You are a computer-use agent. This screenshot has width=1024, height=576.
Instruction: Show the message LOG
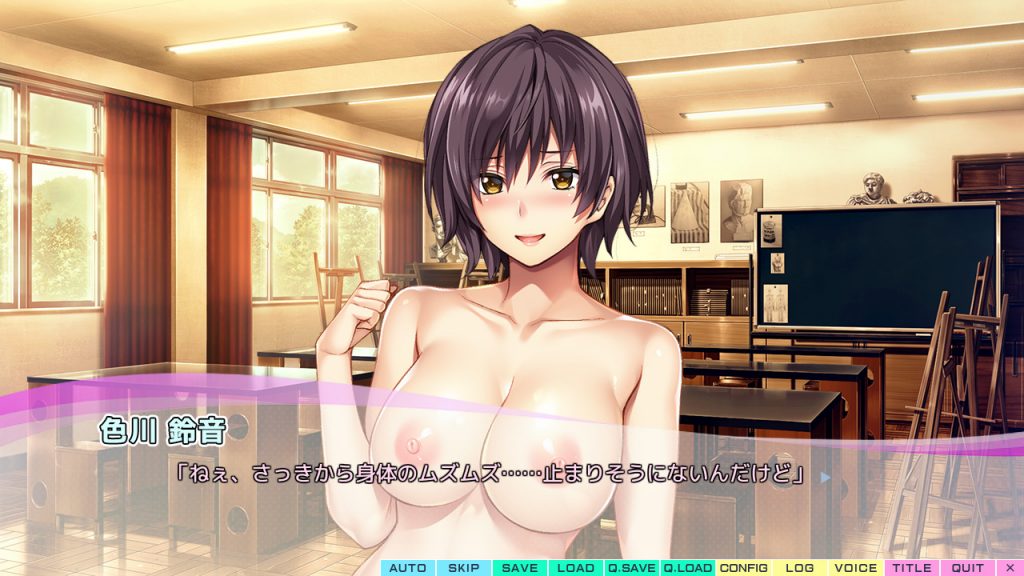click(x=799, y=568)
